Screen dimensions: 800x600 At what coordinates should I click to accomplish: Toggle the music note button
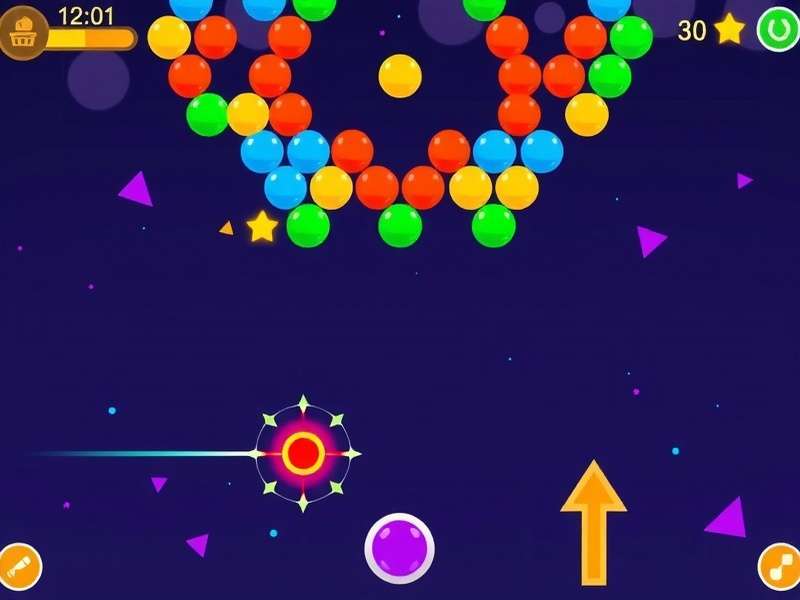click(778, 566)
